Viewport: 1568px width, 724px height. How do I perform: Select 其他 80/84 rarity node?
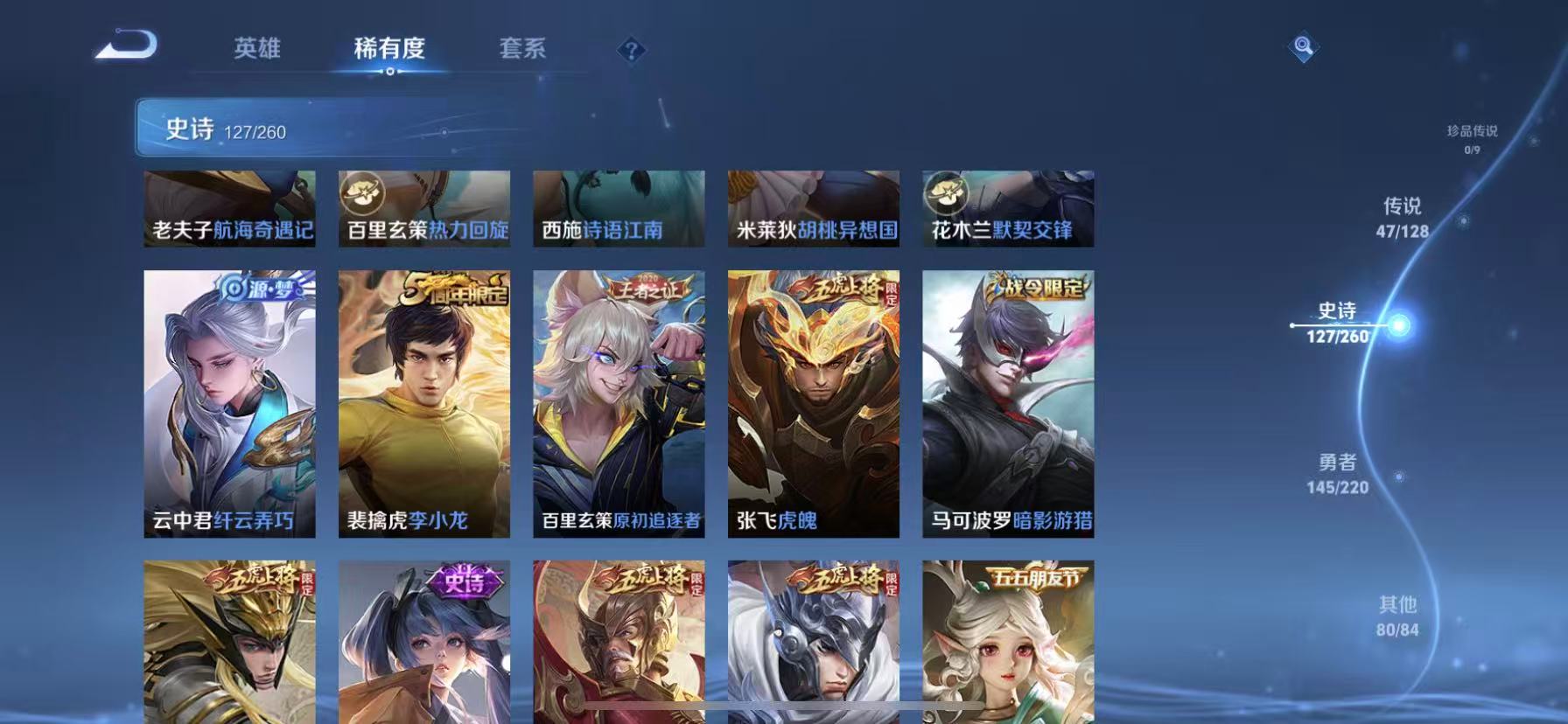1400,616
